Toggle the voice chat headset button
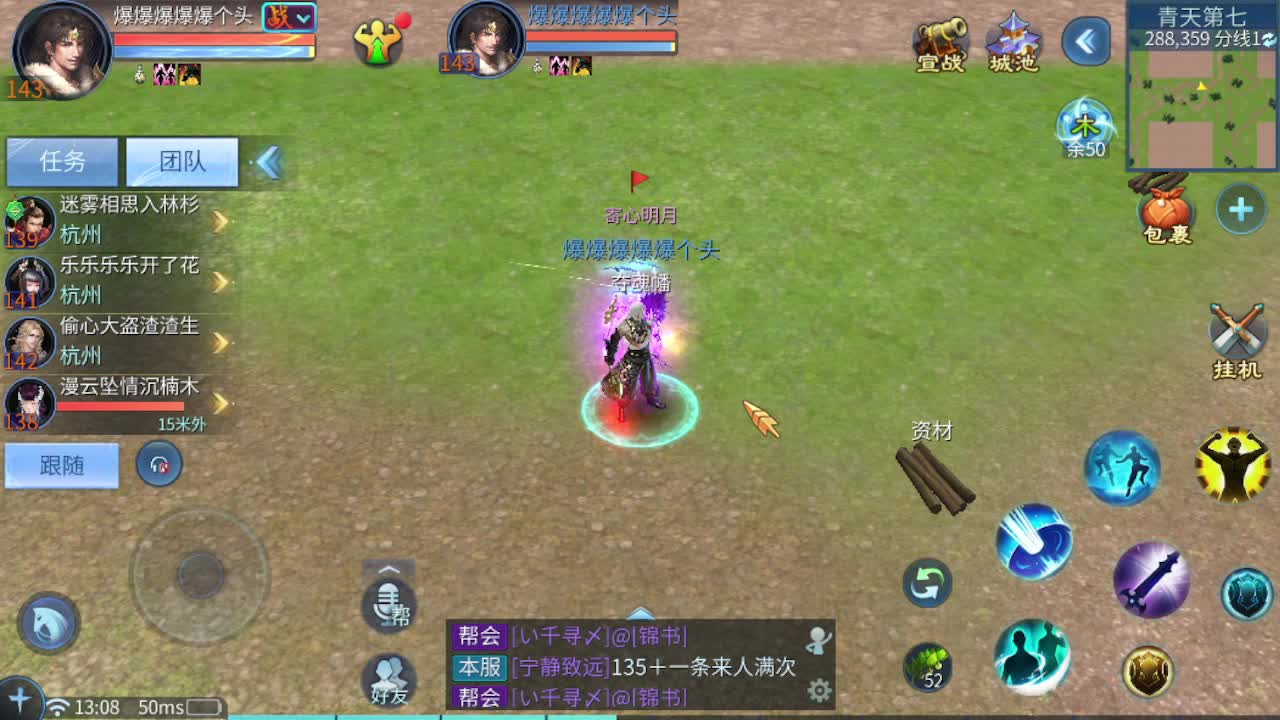The height and width of the screenshot is (720, 1280). [159, 466]
